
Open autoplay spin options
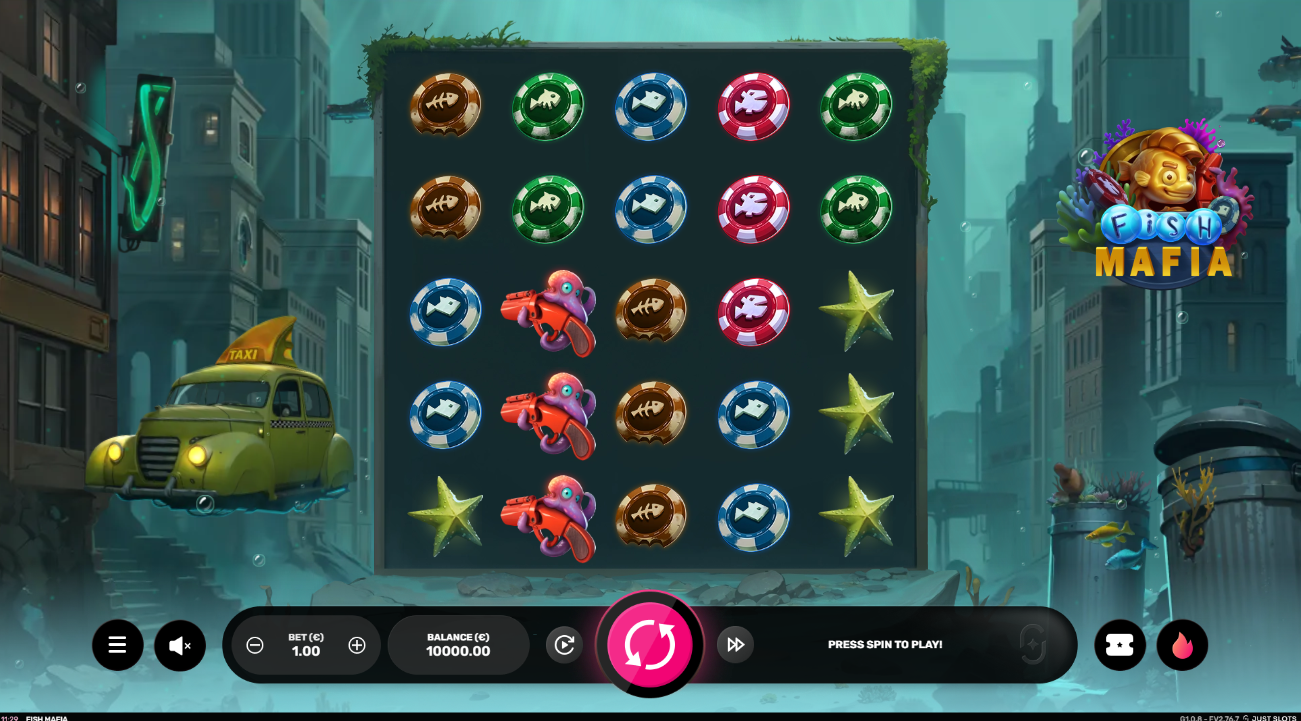pyautogui.click(x=564, y=645)
